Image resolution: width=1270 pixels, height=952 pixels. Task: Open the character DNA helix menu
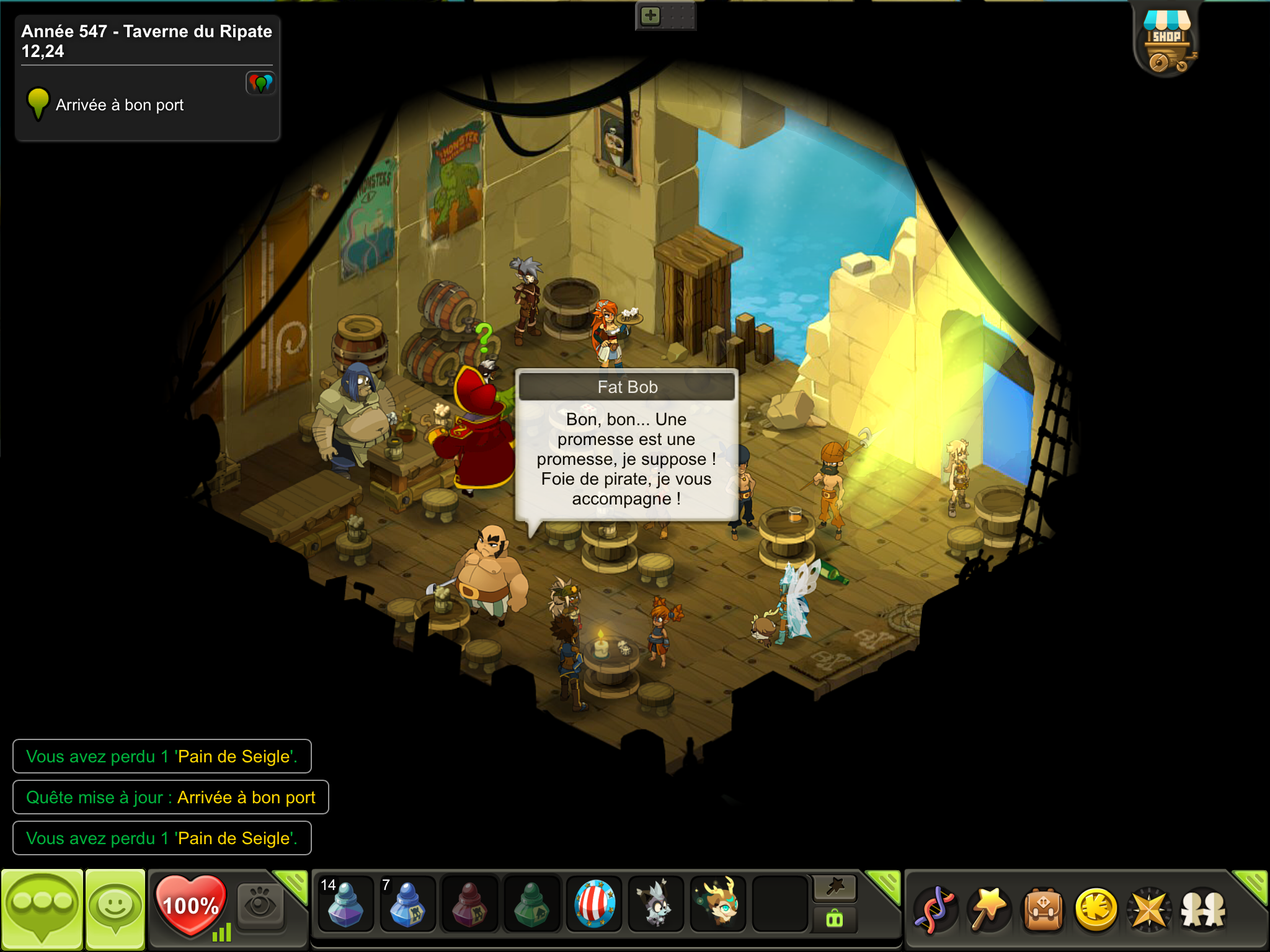935,910
